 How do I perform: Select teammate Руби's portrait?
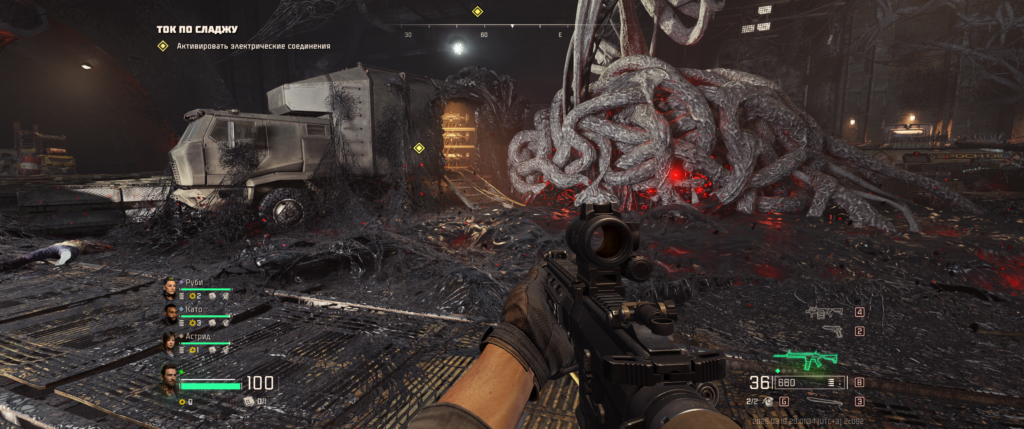coord(170,288)
